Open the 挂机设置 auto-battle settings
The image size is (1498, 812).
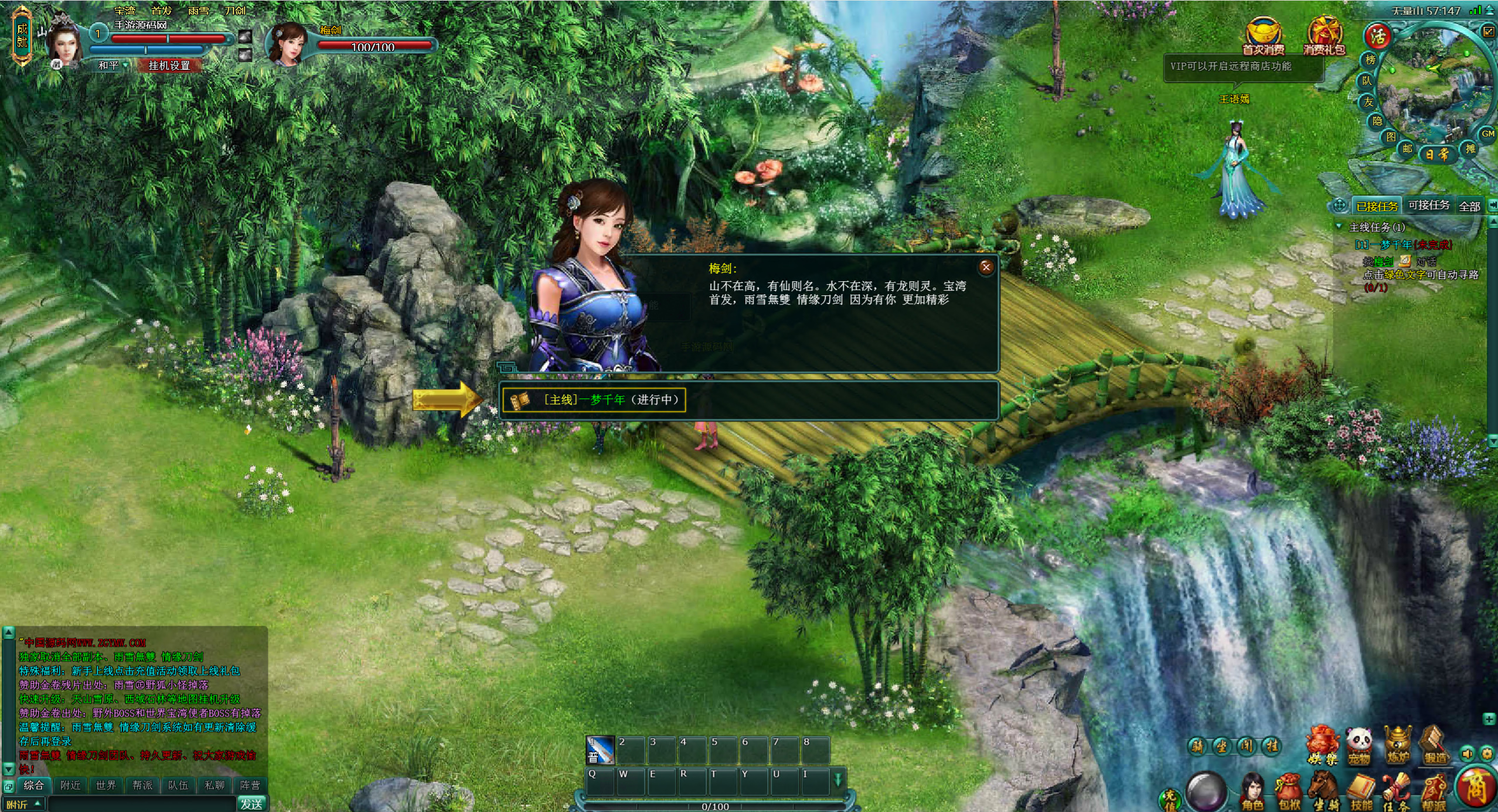click(169, 66)
